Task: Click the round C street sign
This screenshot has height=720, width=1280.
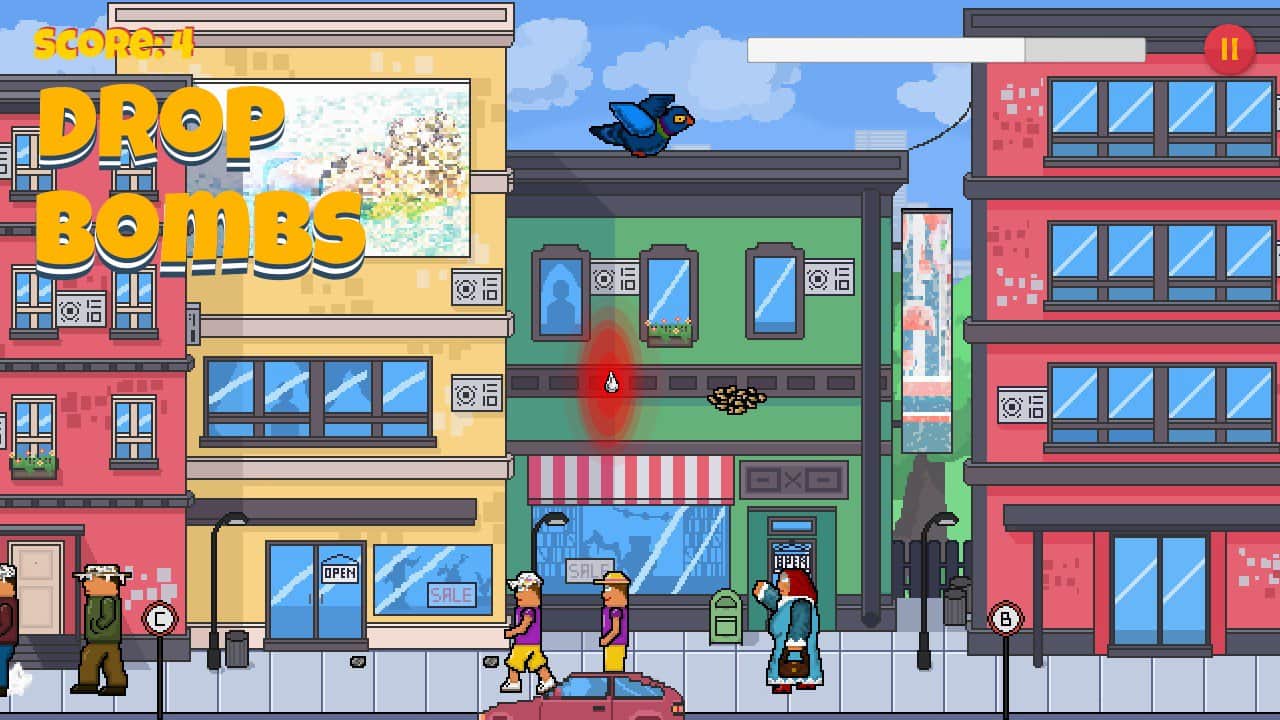Action: click(158, 617)
